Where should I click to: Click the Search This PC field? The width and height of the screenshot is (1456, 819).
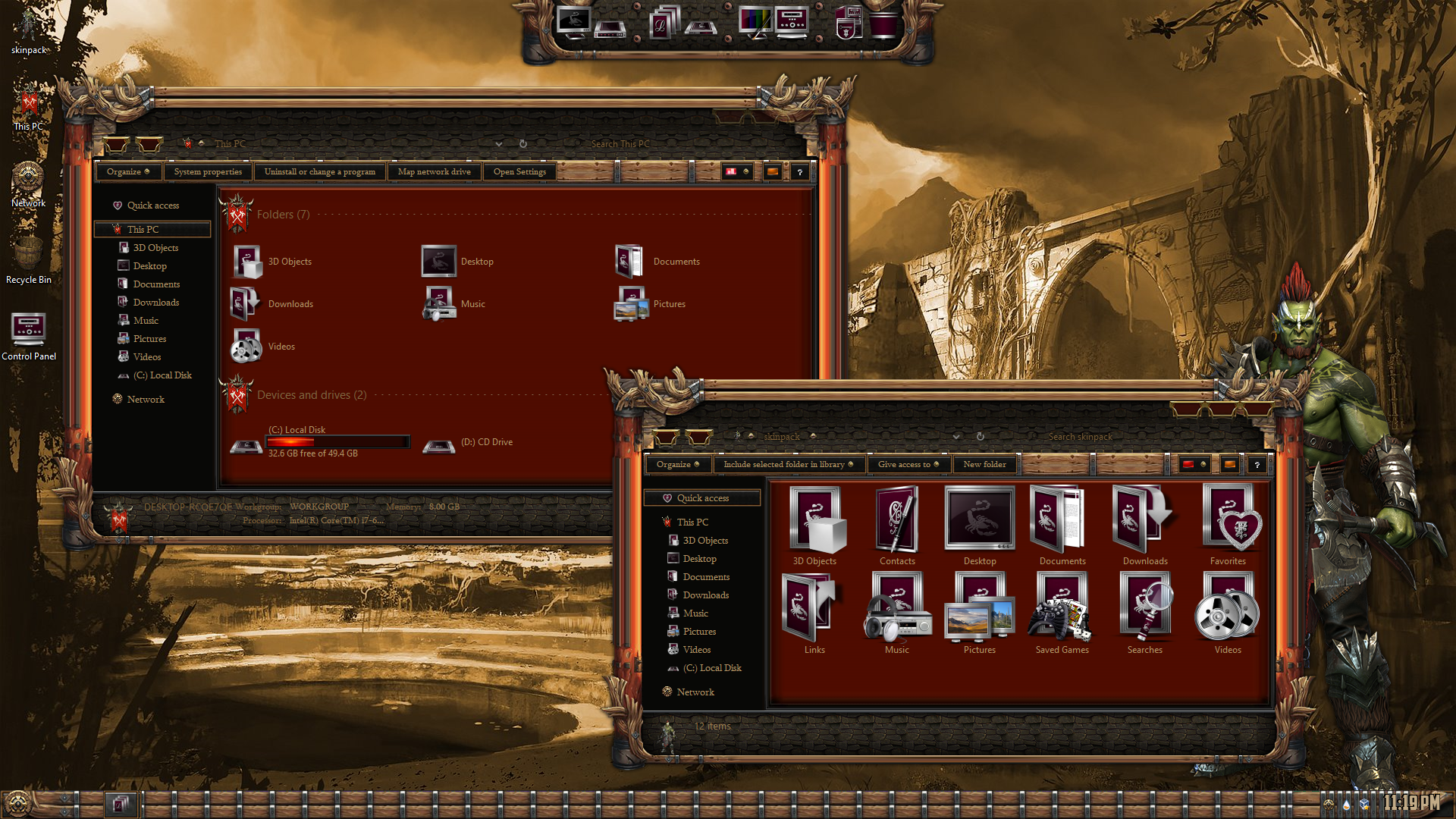click(645, 144)
